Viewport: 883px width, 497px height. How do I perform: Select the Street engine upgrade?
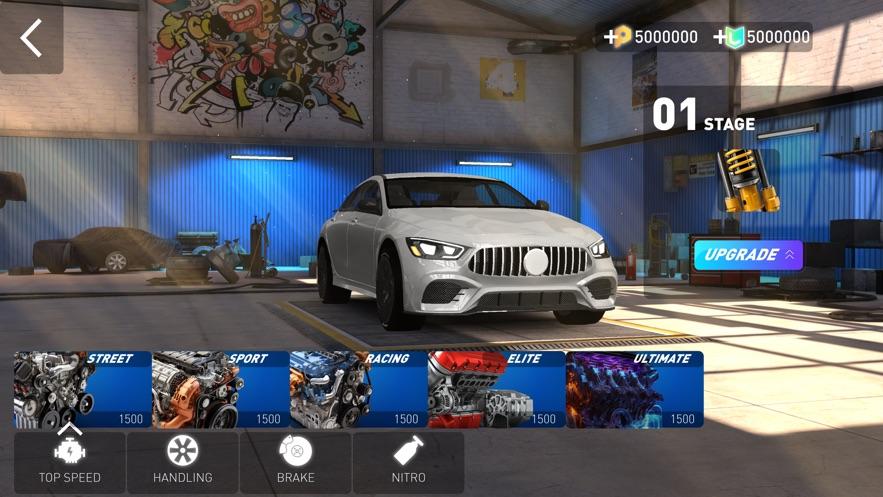[83, 389]
